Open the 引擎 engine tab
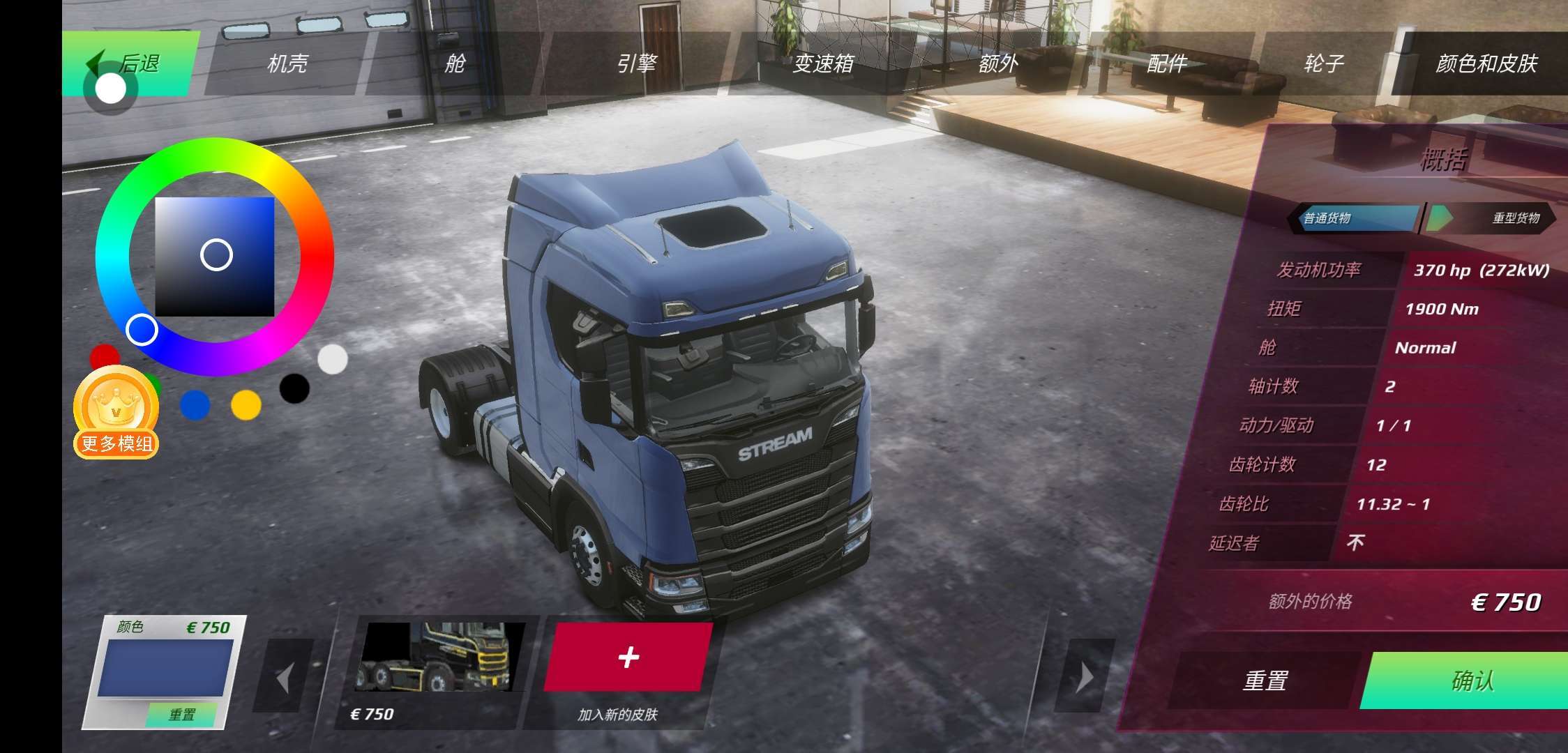This screenshot has width=1568, height=753. 636,63
